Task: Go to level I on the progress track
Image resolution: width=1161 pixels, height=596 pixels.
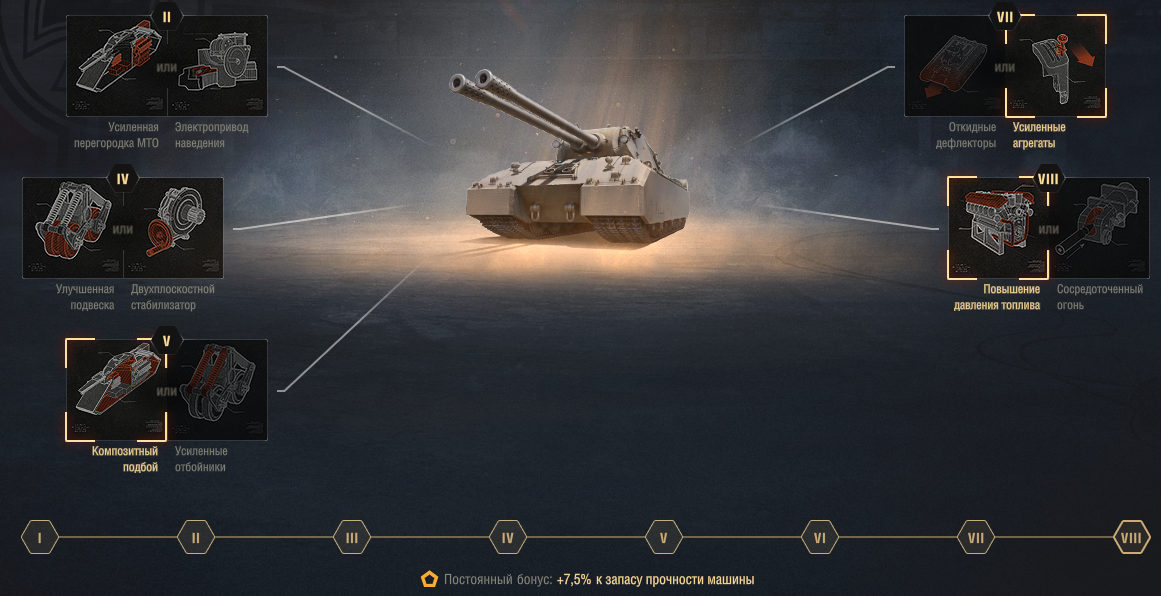Action: (40, 538)
